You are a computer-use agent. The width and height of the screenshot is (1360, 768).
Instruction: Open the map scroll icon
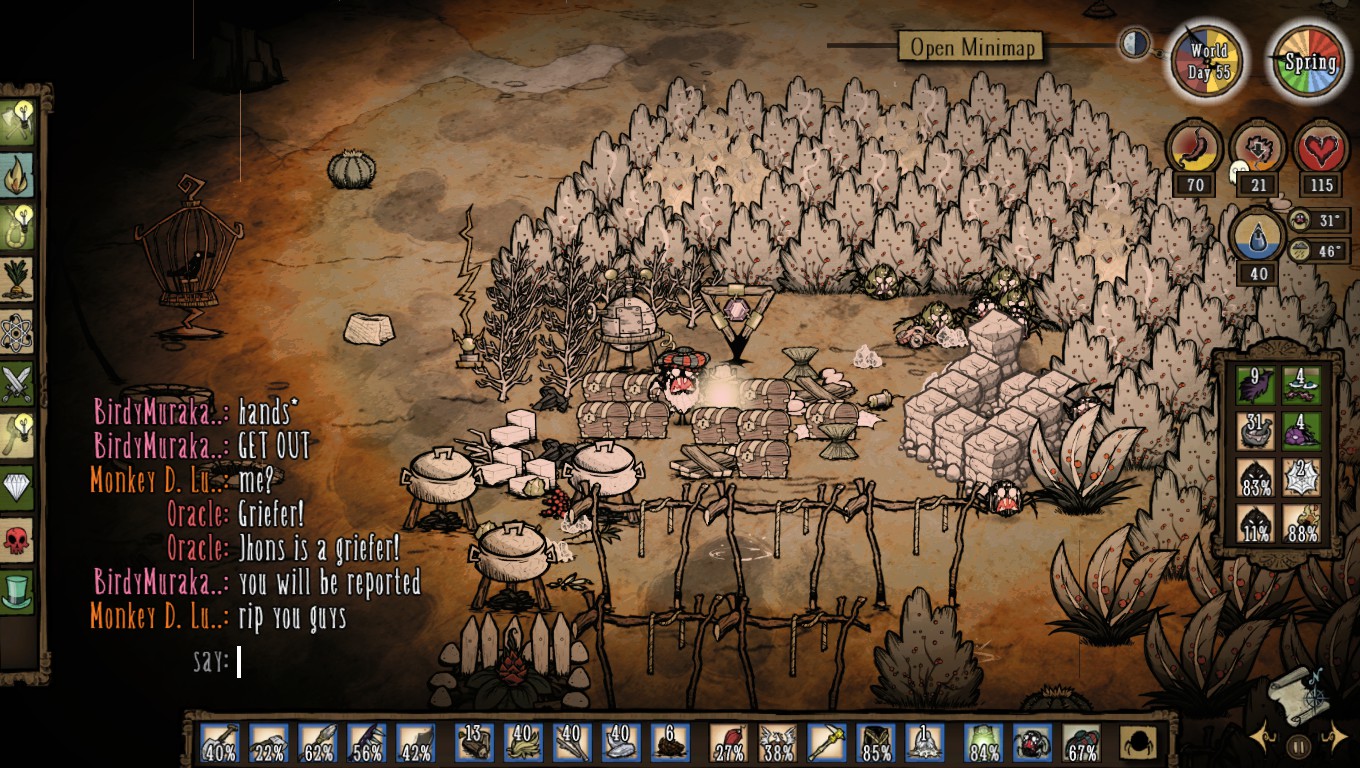coord(1299,695)
